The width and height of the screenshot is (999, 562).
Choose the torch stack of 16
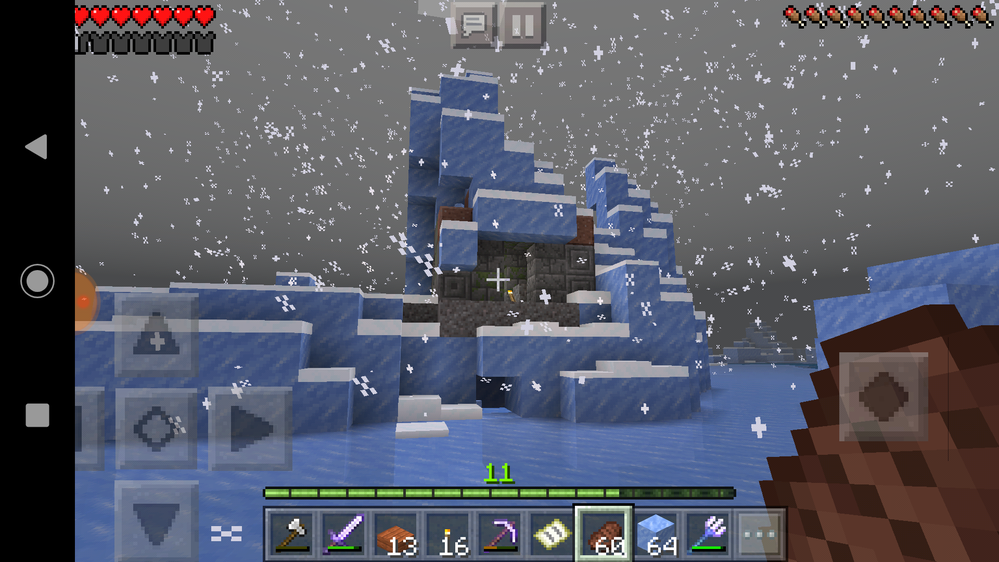[x=447, y=535]
